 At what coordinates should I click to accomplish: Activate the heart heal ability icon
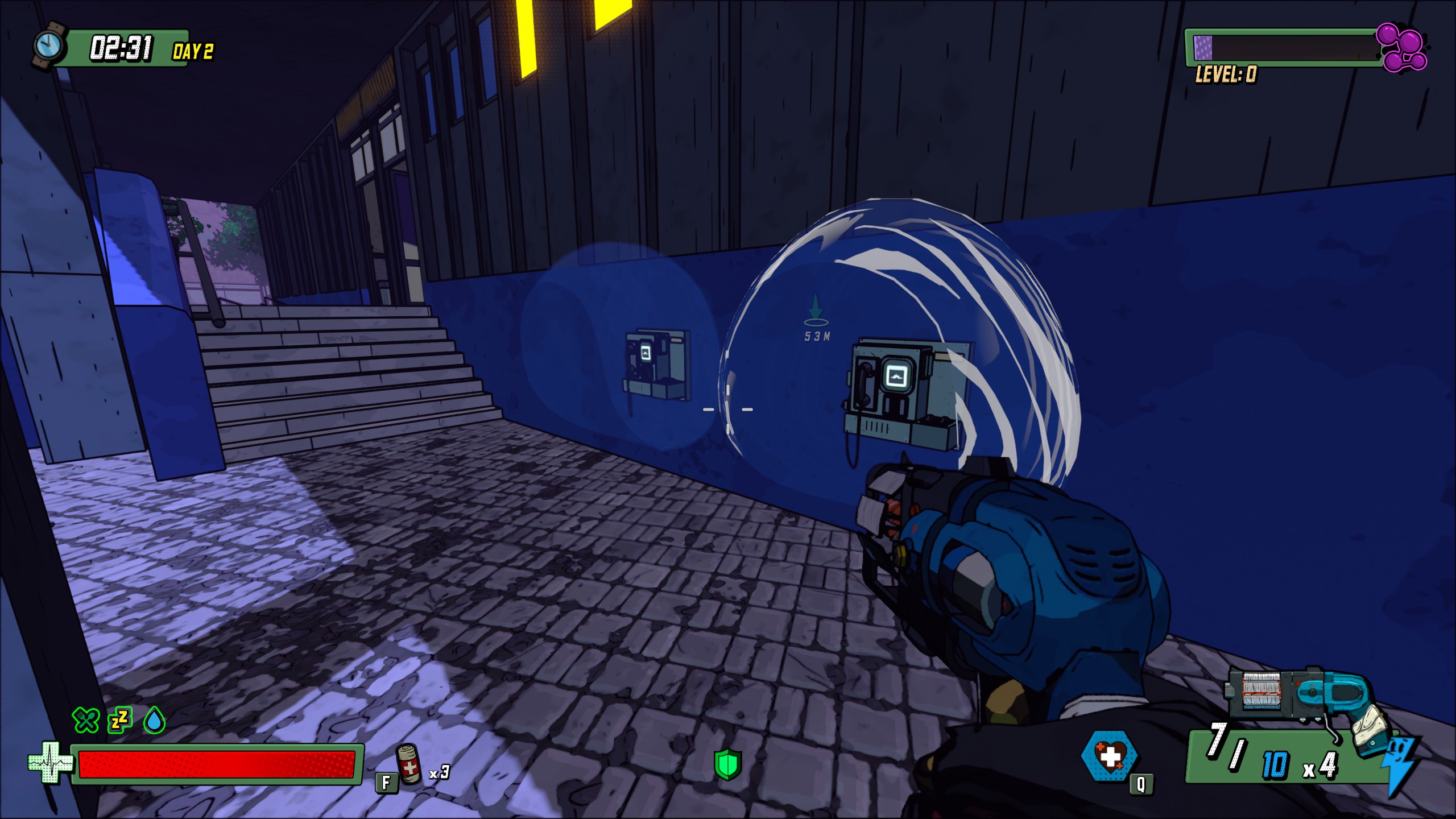click(x=1108, y=756)
